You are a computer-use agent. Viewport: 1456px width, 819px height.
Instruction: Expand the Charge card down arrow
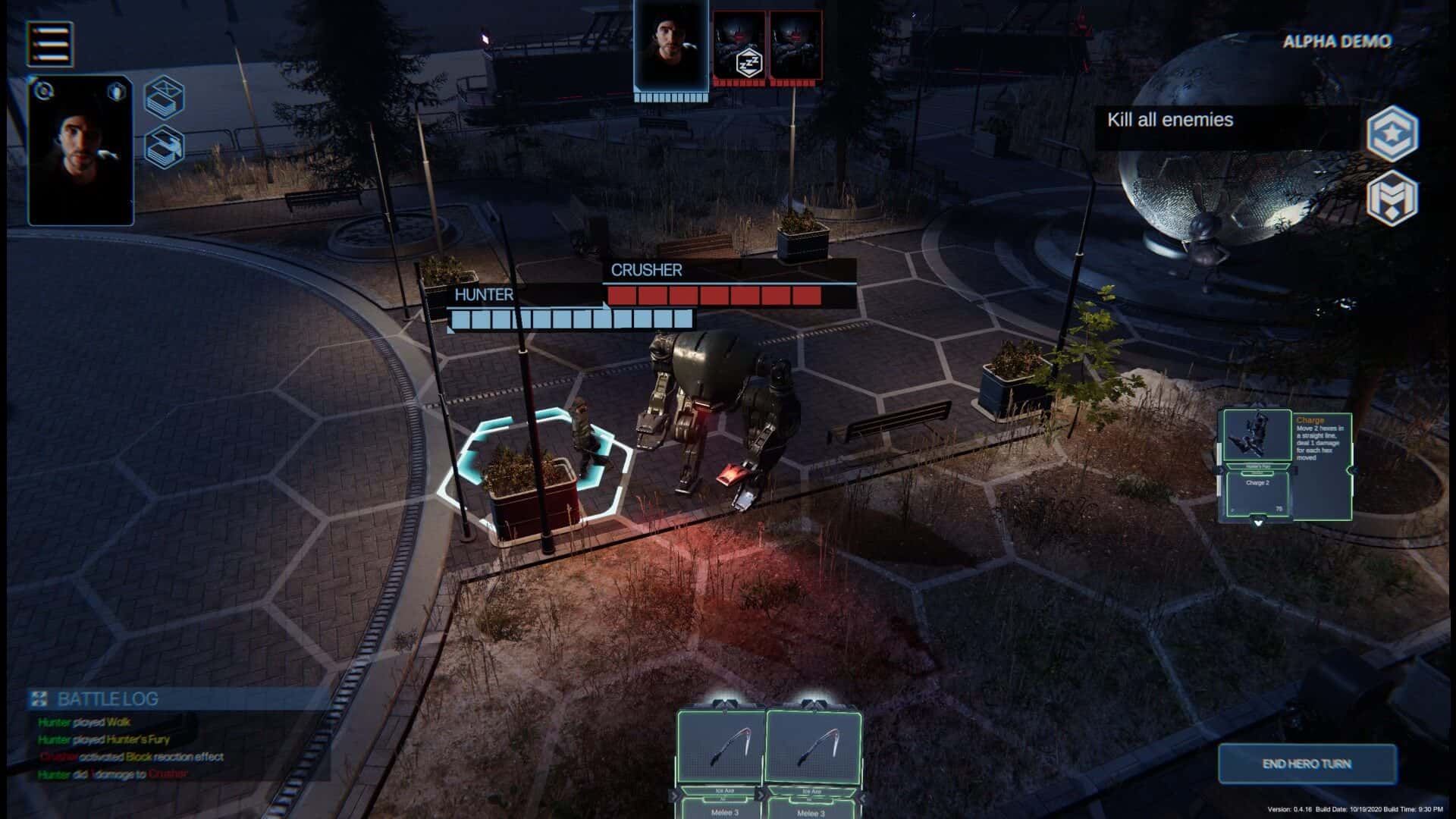(1259, 522)
